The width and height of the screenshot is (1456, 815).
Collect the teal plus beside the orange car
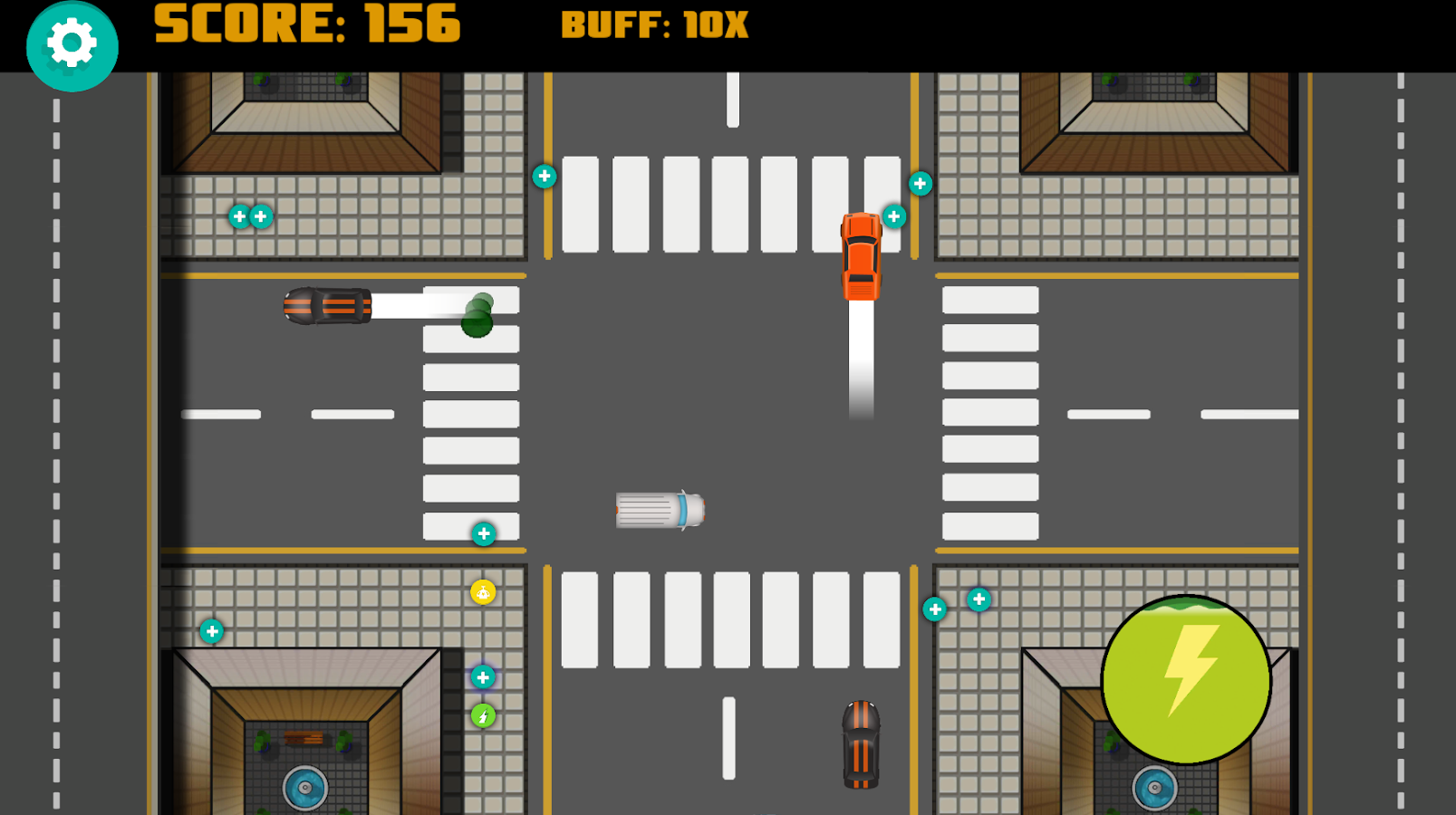893,217
